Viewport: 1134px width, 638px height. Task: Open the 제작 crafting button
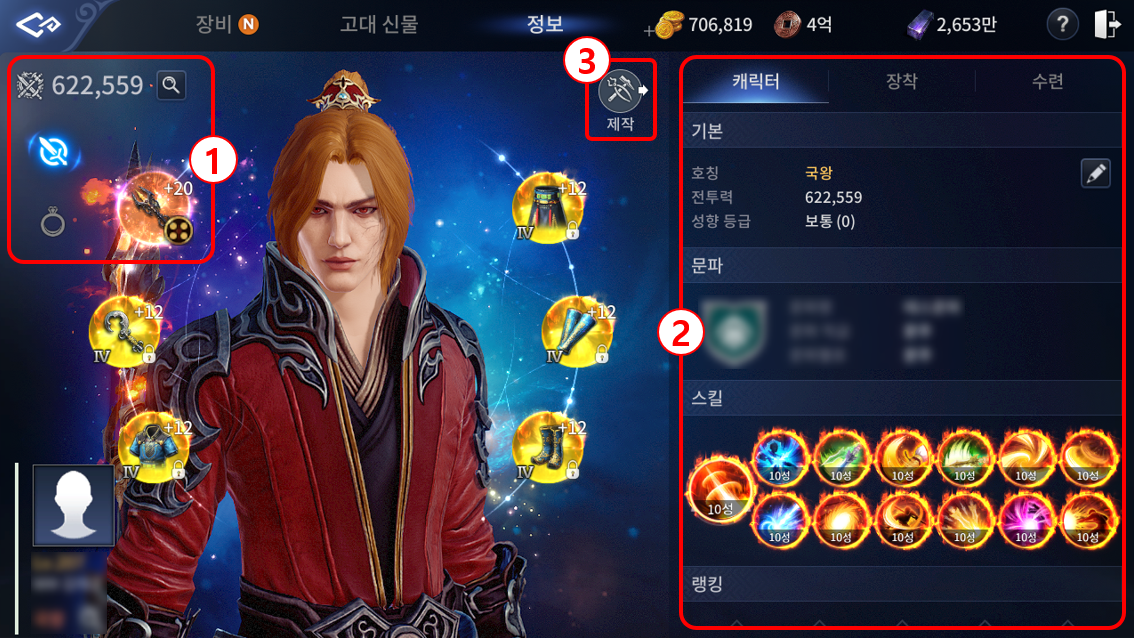point(619,101)
